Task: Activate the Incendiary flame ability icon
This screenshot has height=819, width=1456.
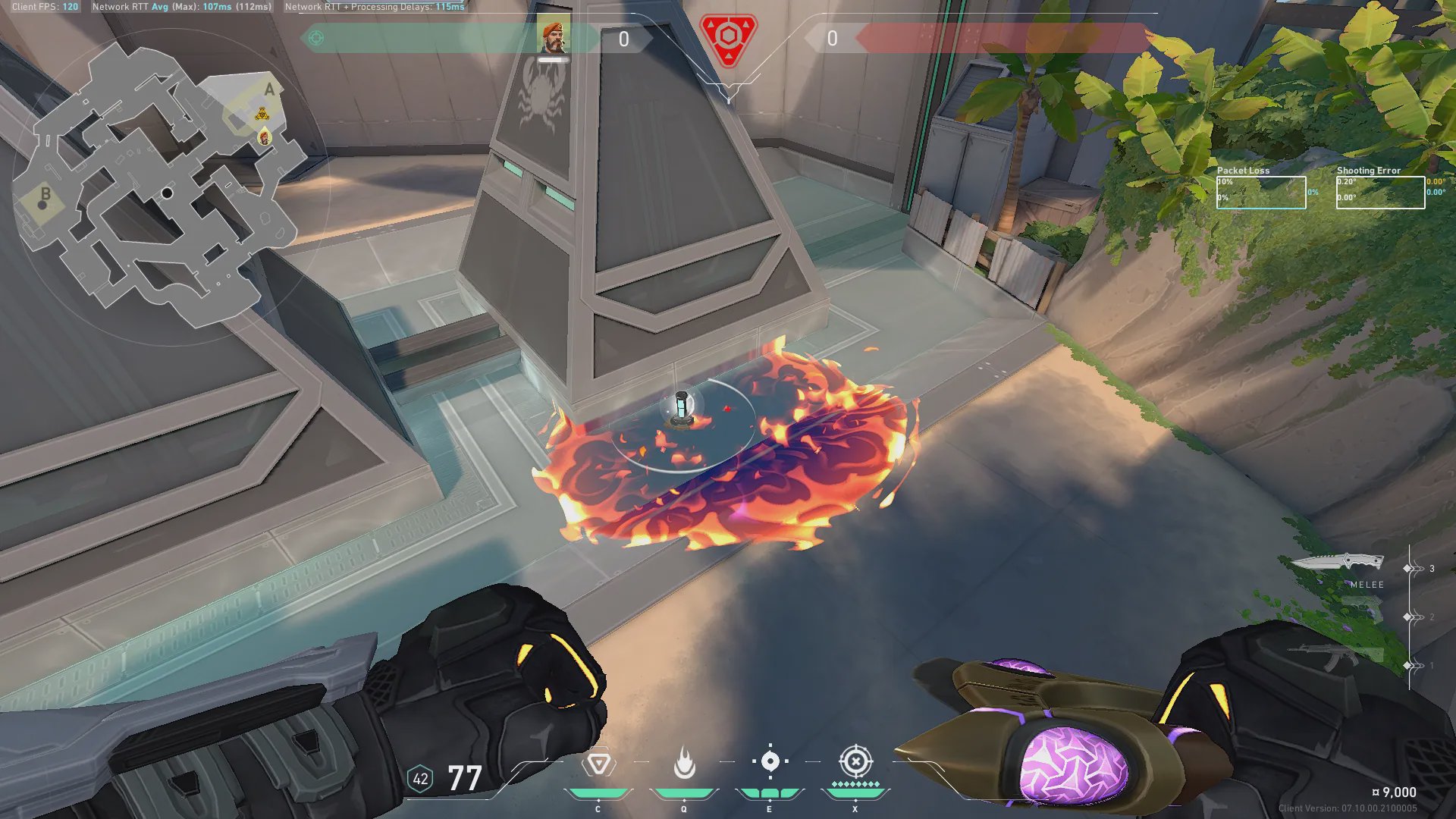Action: coord(684,764)
